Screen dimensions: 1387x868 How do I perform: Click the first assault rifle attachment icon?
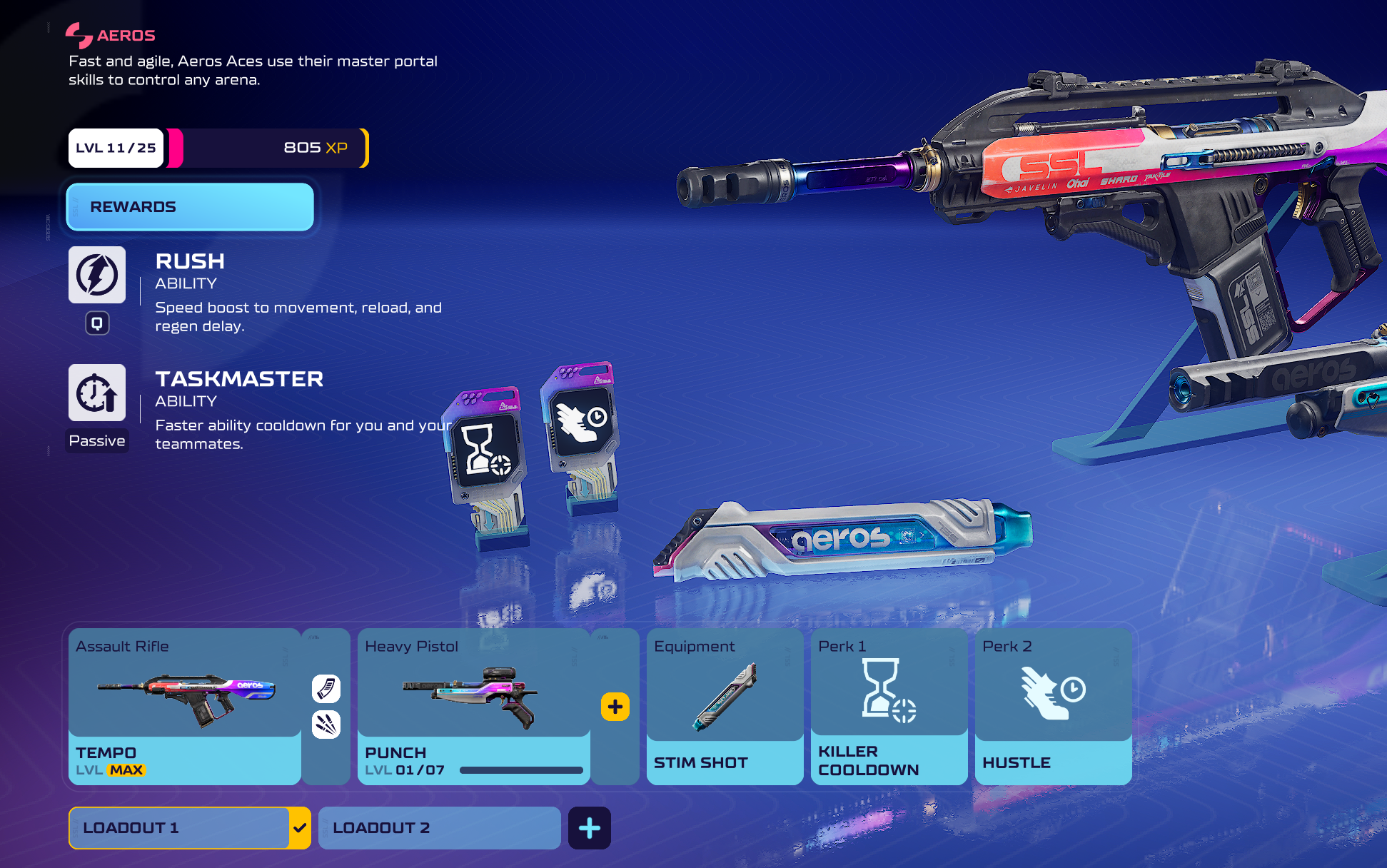coord(326,689)
